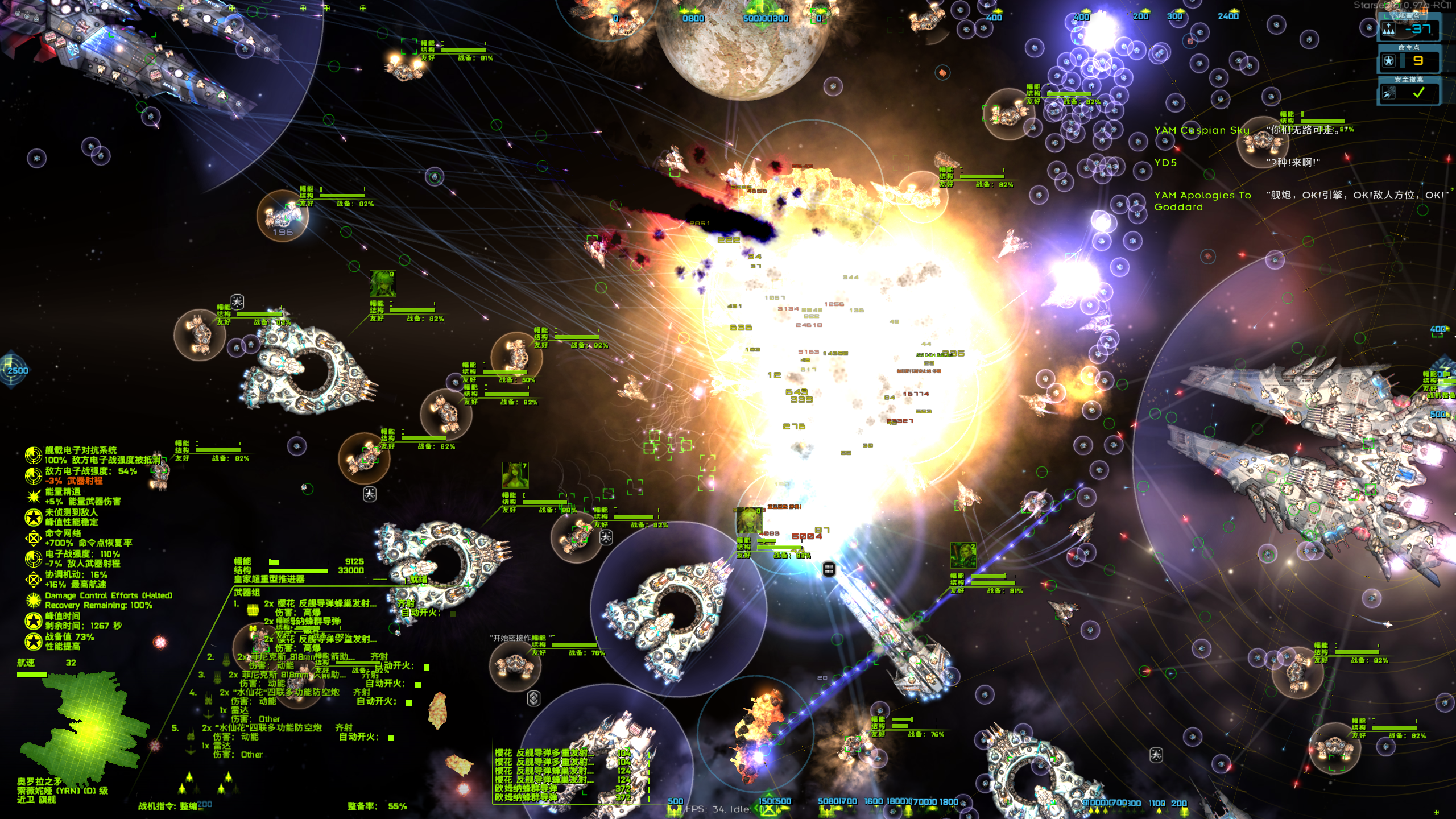
Task: Toggle autofire square for weapon group 5
Action: click(x=391, y=738)
